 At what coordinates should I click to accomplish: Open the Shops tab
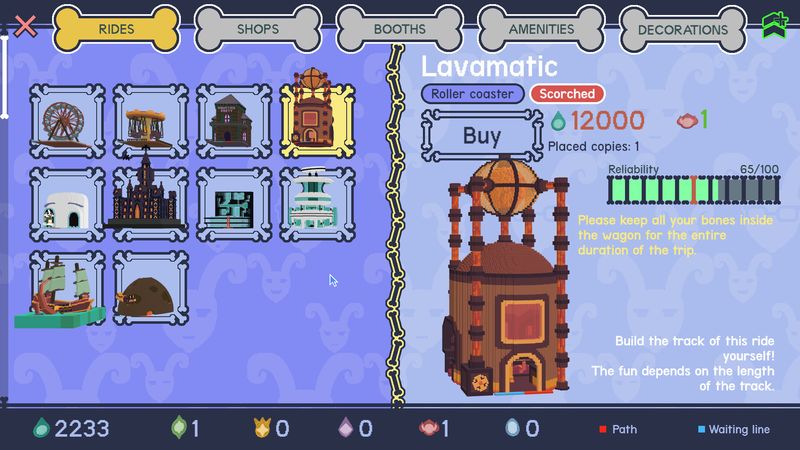258,29
